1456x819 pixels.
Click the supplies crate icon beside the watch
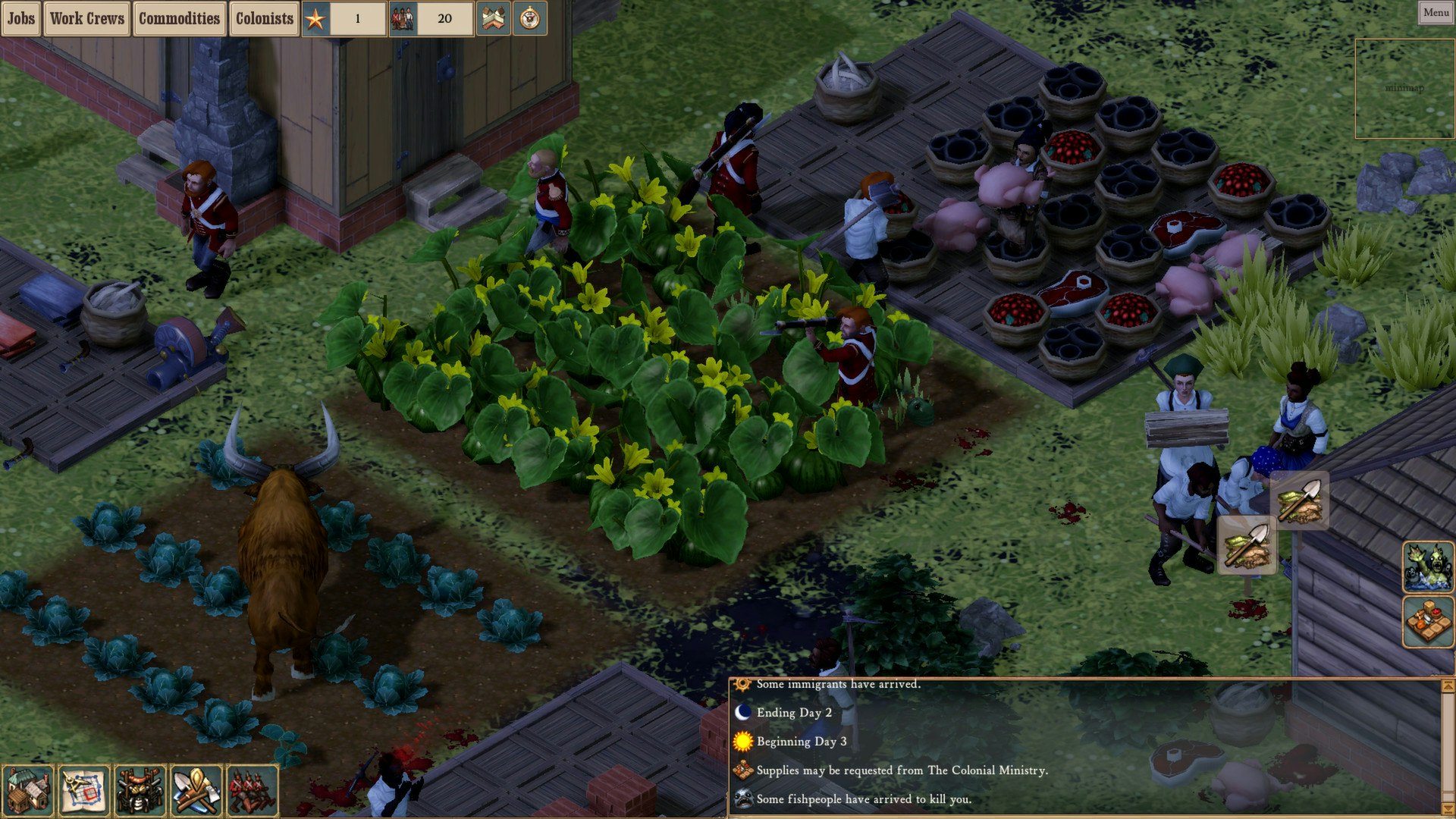click(493, 19)
